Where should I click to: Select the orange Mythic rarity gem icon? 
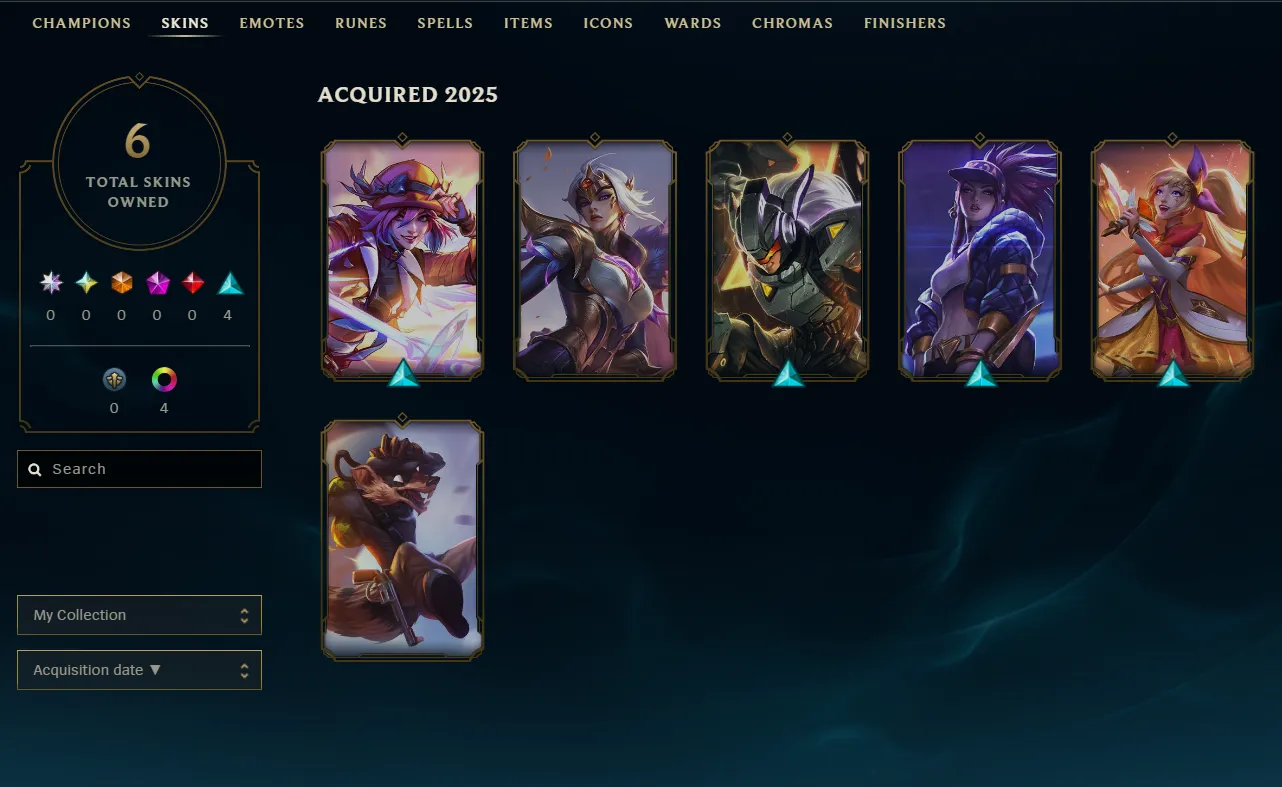[121, 283]
